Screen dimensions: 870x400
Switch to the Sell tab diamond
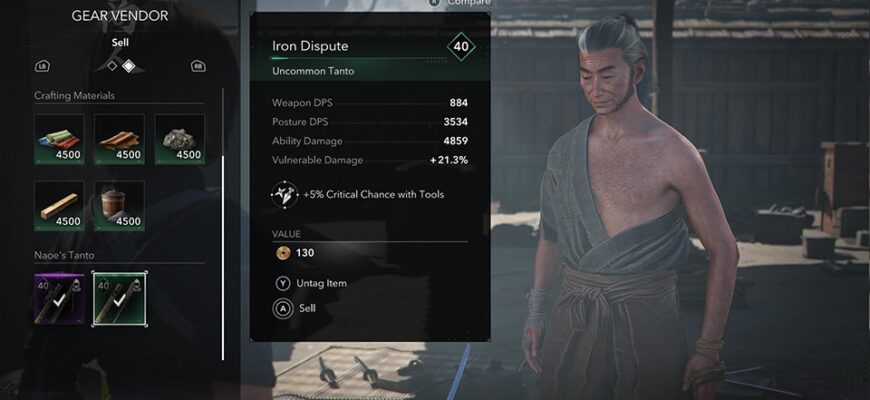tap(128, 67)
